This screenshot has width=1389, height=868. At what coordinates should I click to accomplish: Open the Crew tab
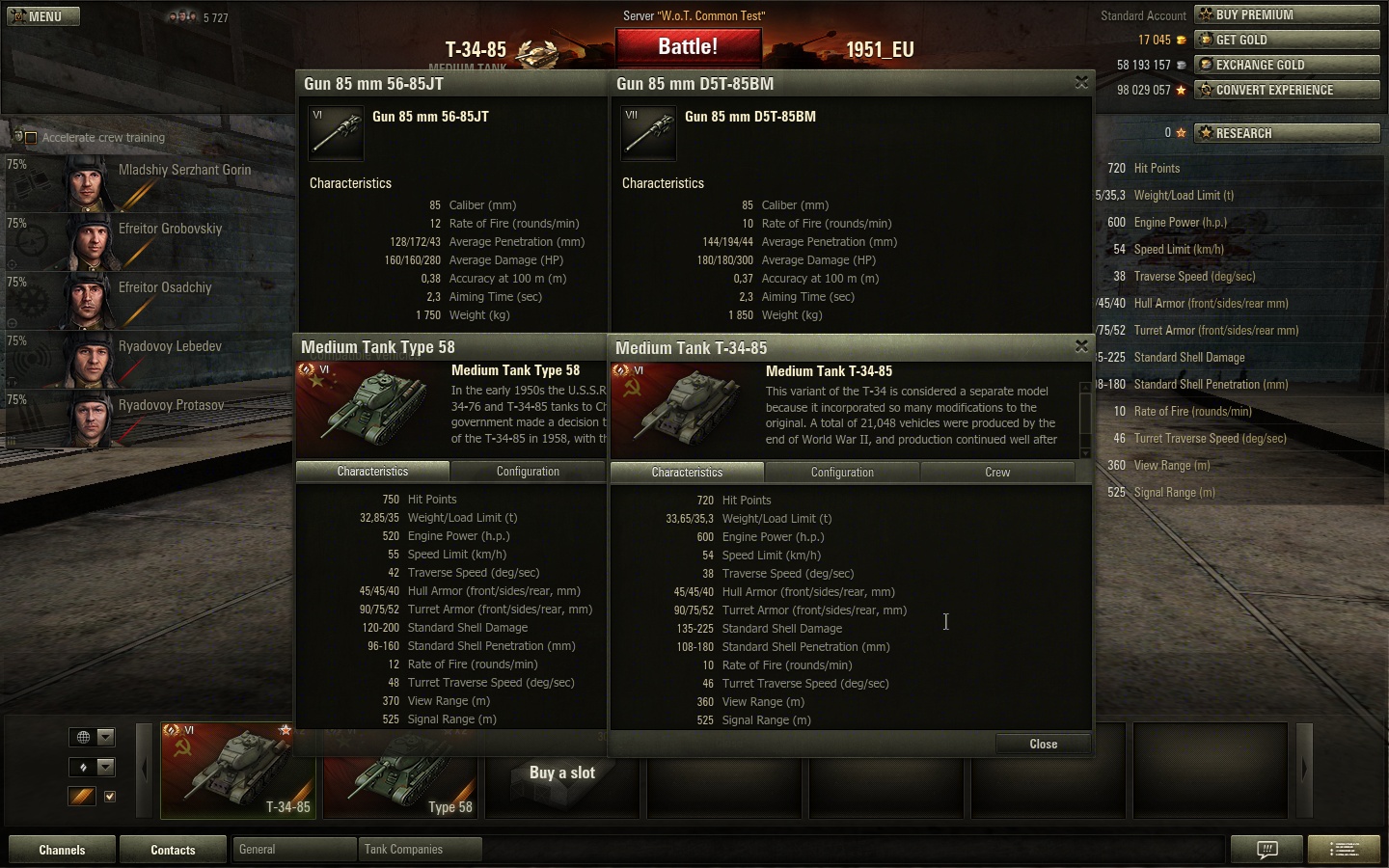pyautogui.click(x=997, y=473)
